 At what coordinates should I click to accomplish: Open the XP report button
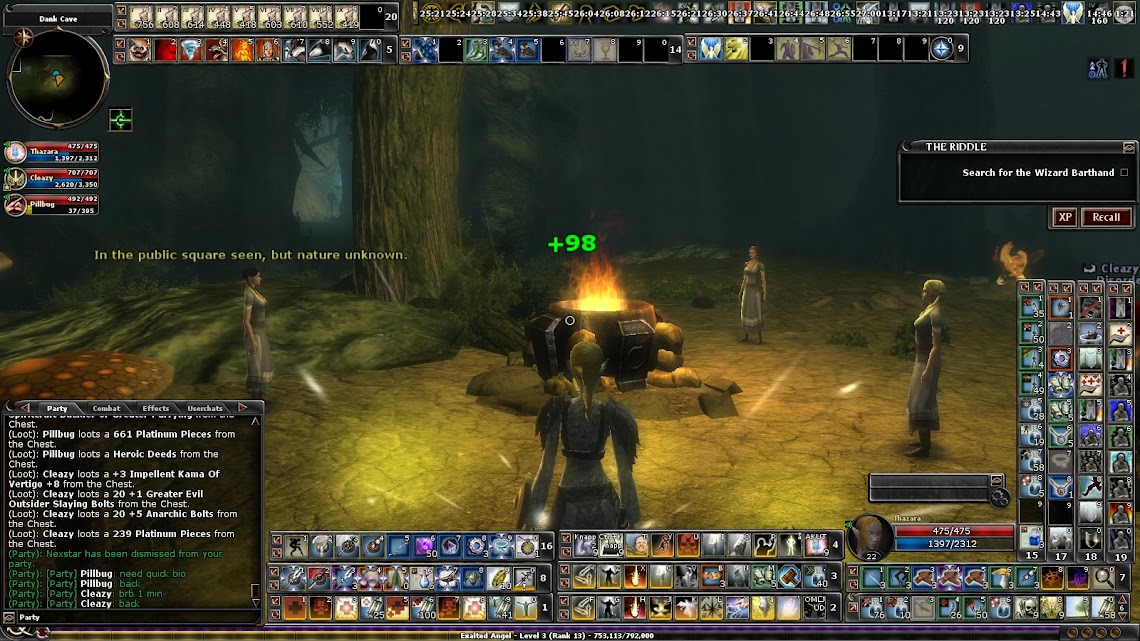(x=1065, y=217)
